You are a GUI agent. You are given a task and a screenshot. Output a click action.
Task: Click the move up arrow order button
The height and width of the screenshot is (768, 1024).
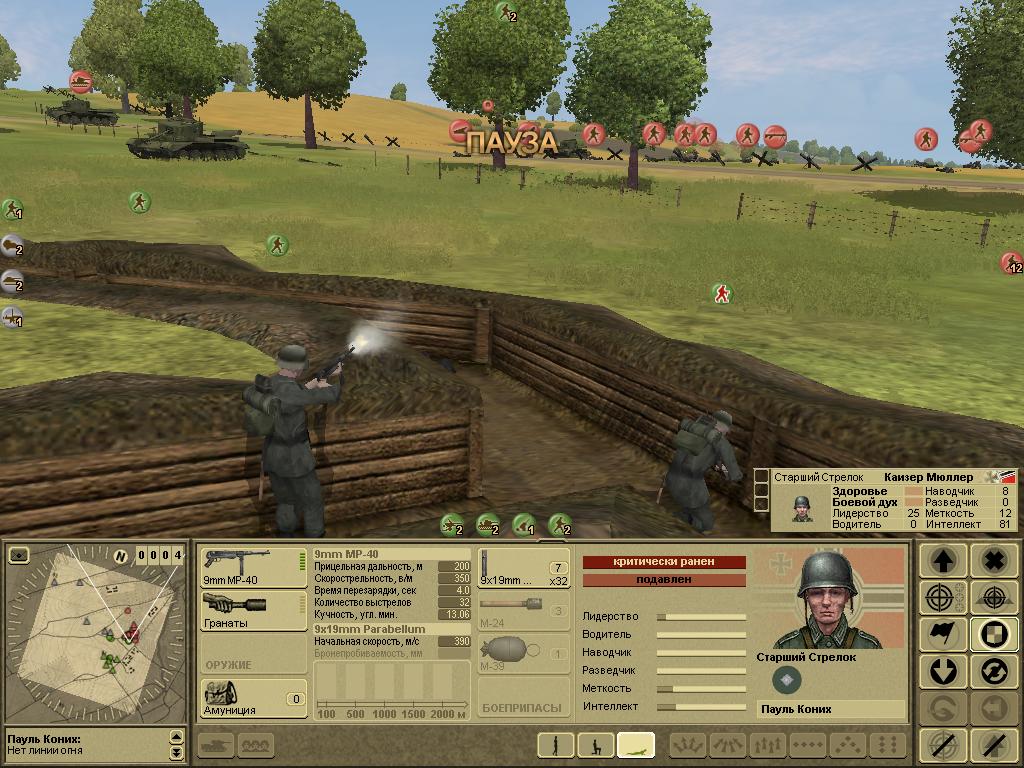coord(943,562)
